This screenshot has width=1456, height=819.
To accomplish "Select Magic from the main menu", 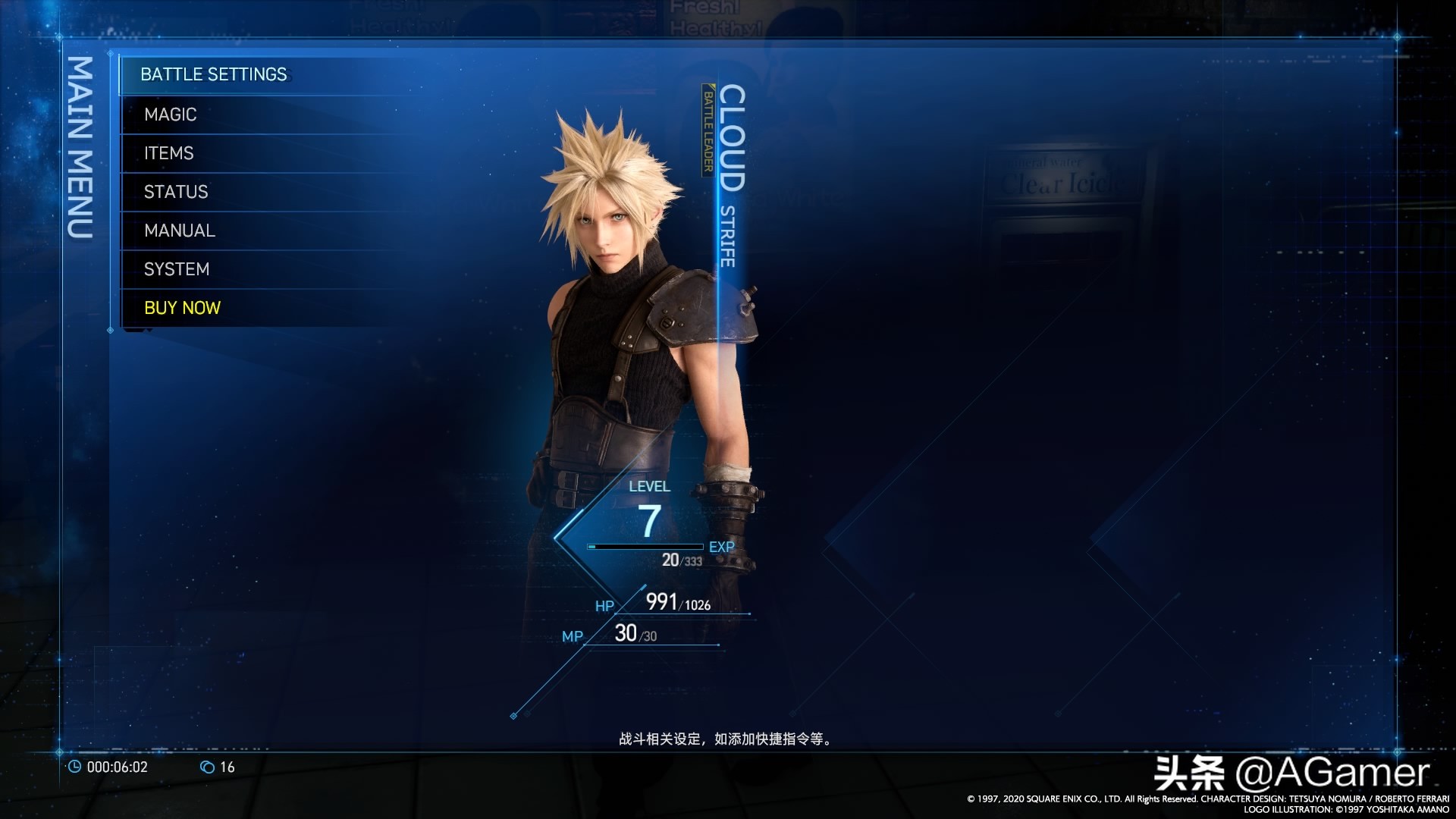I will (x=171, y=115).
